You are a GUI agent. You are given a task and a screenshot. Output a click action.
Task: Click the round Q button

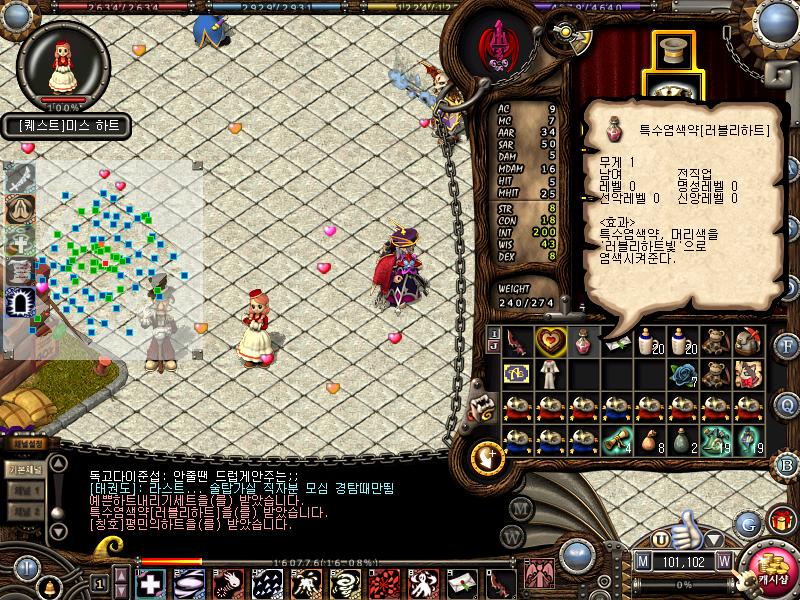point(786,403)
